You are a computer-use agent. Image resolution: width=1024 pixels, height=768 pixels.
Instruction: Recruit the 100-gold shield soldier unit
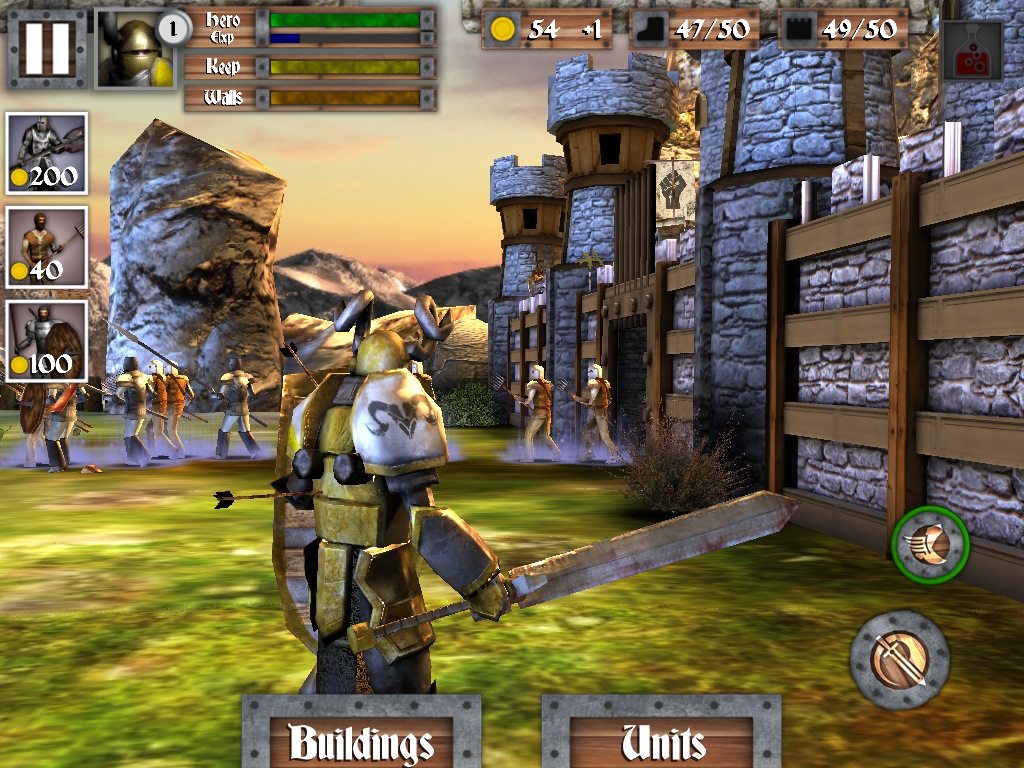(x=46, y=341)
